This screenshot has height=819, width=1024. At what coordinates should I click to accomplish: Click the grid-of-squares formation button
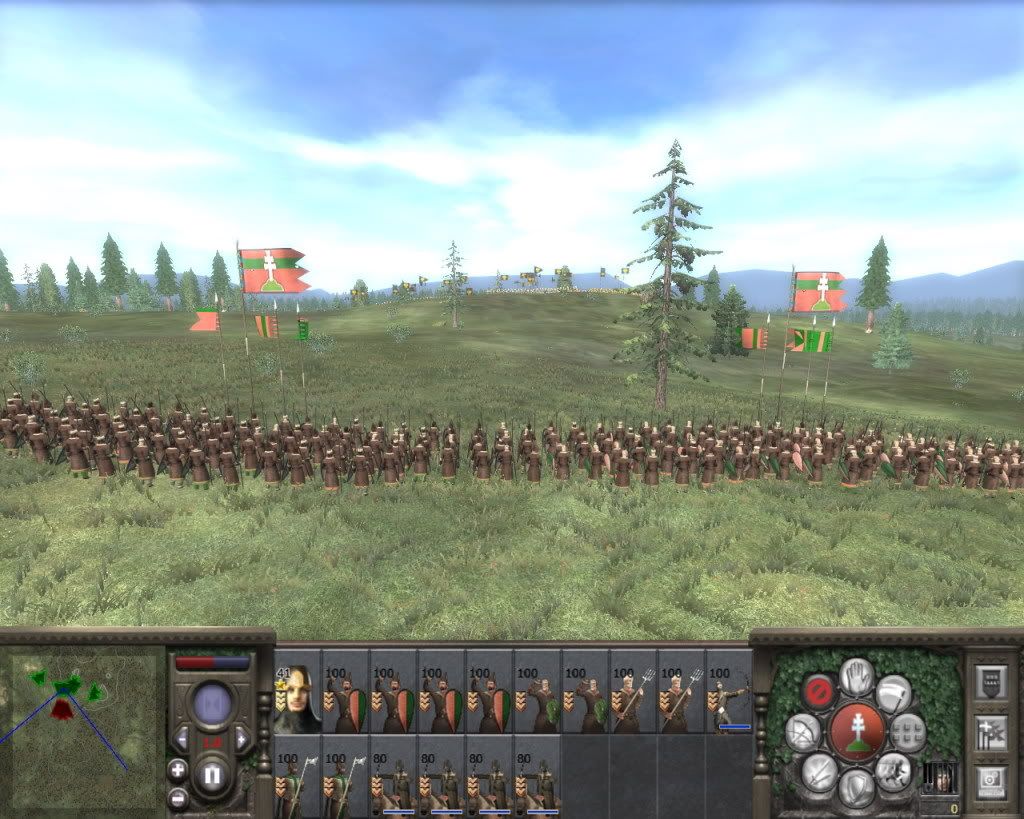[907, 732]
